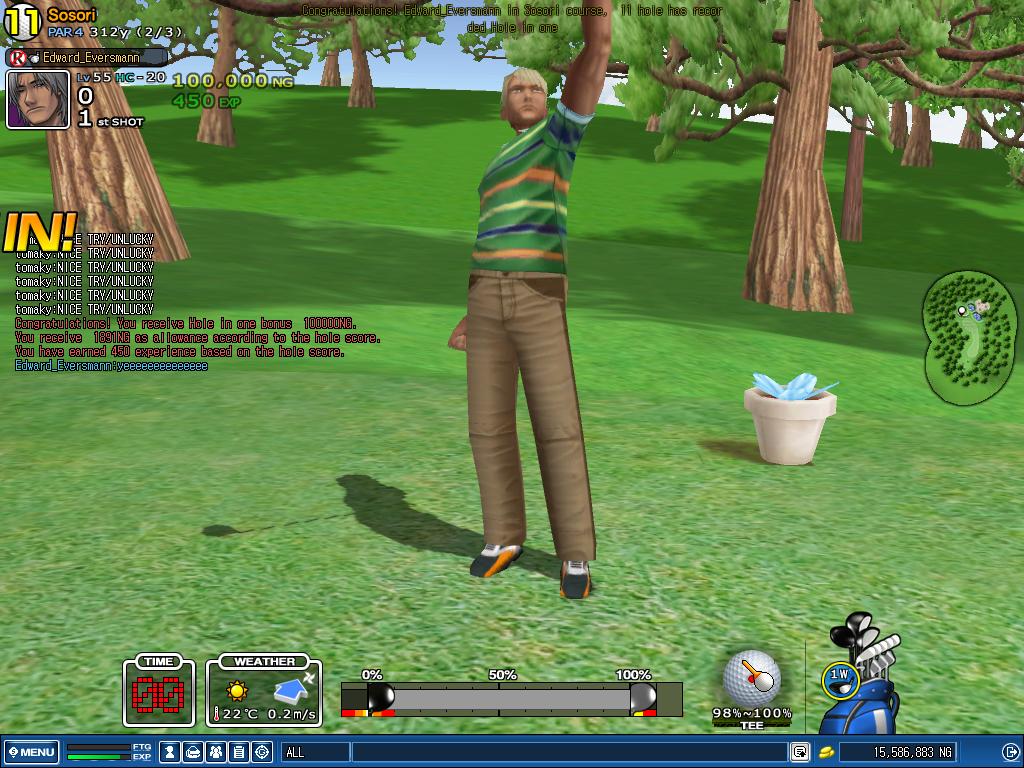This screenshot has width=1024, height=768.
Task: Click the document list toolbar icon
Action: click(239, 752)
